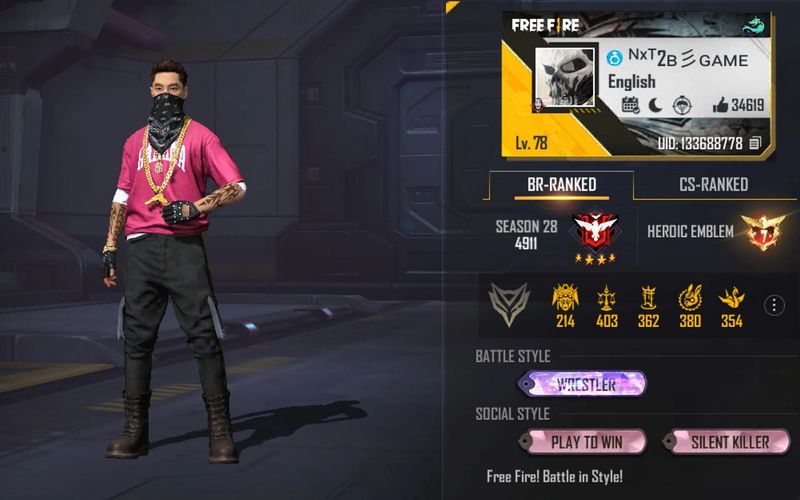Copy the UID with the copy icon

coord(756,143)
